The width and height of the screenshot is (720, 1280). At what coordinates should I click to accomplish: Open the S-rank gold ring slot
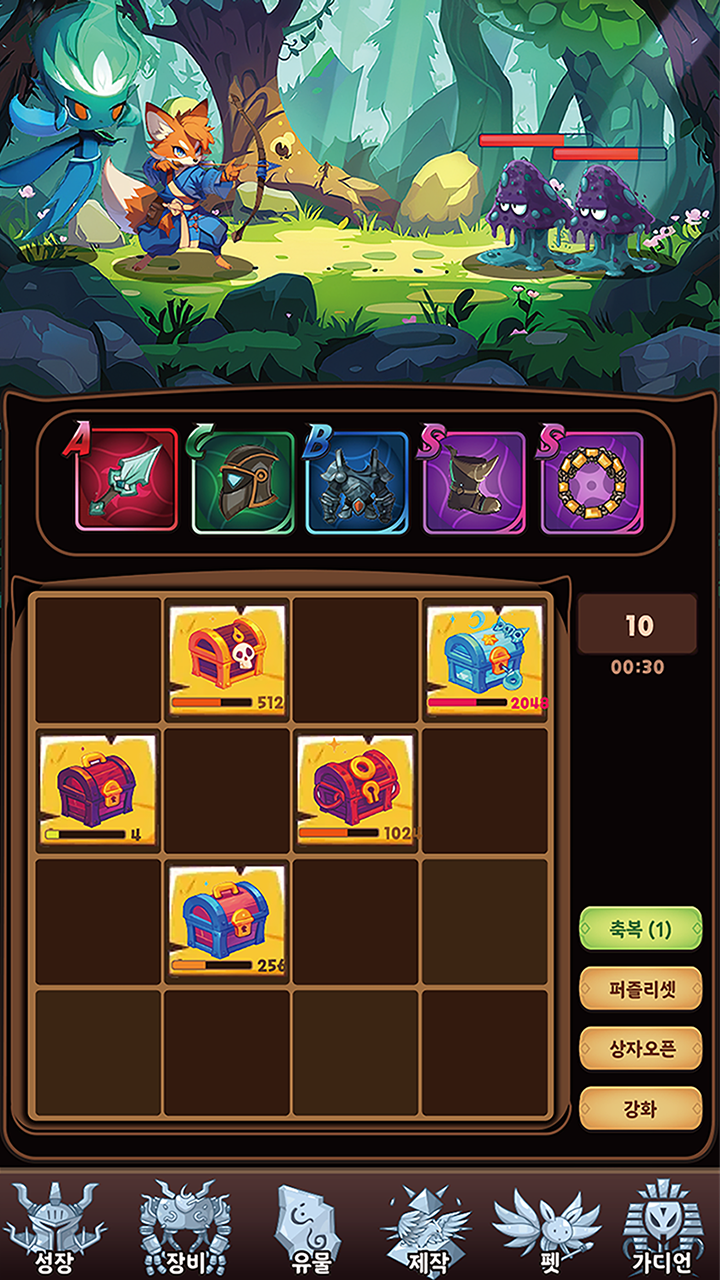[591, 482]
